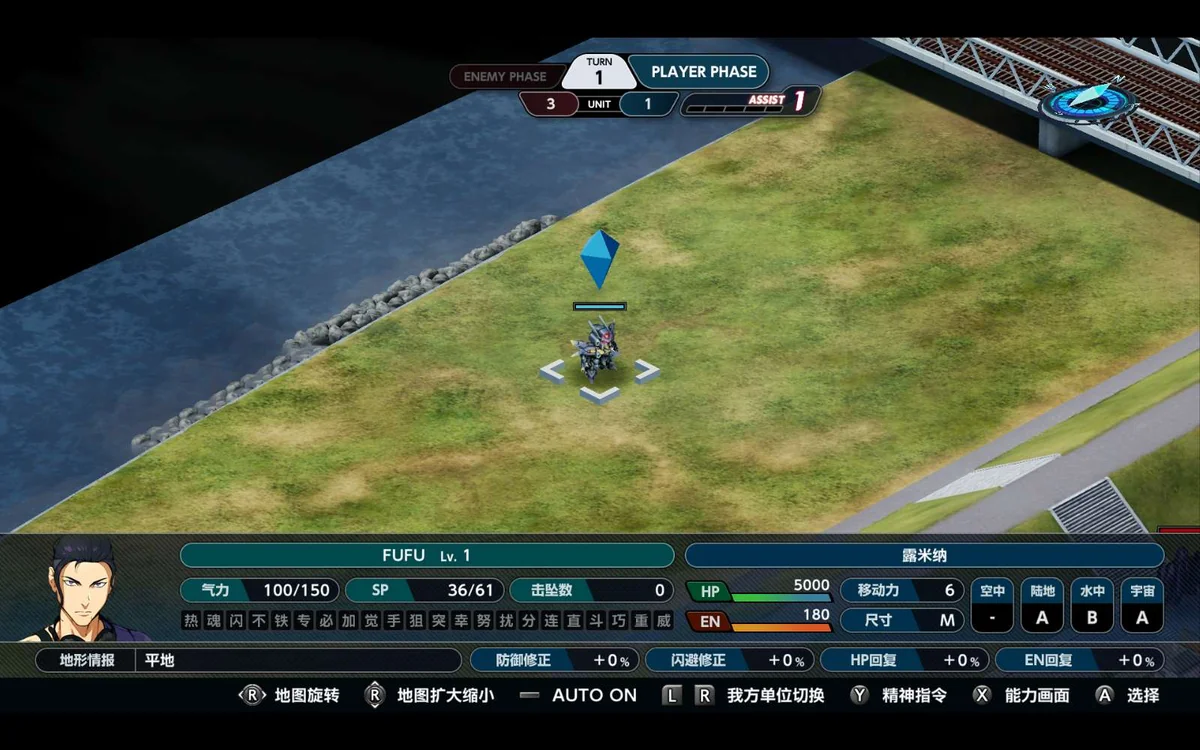Select the Lumina mech unit under the cursor

coord(596,352)
